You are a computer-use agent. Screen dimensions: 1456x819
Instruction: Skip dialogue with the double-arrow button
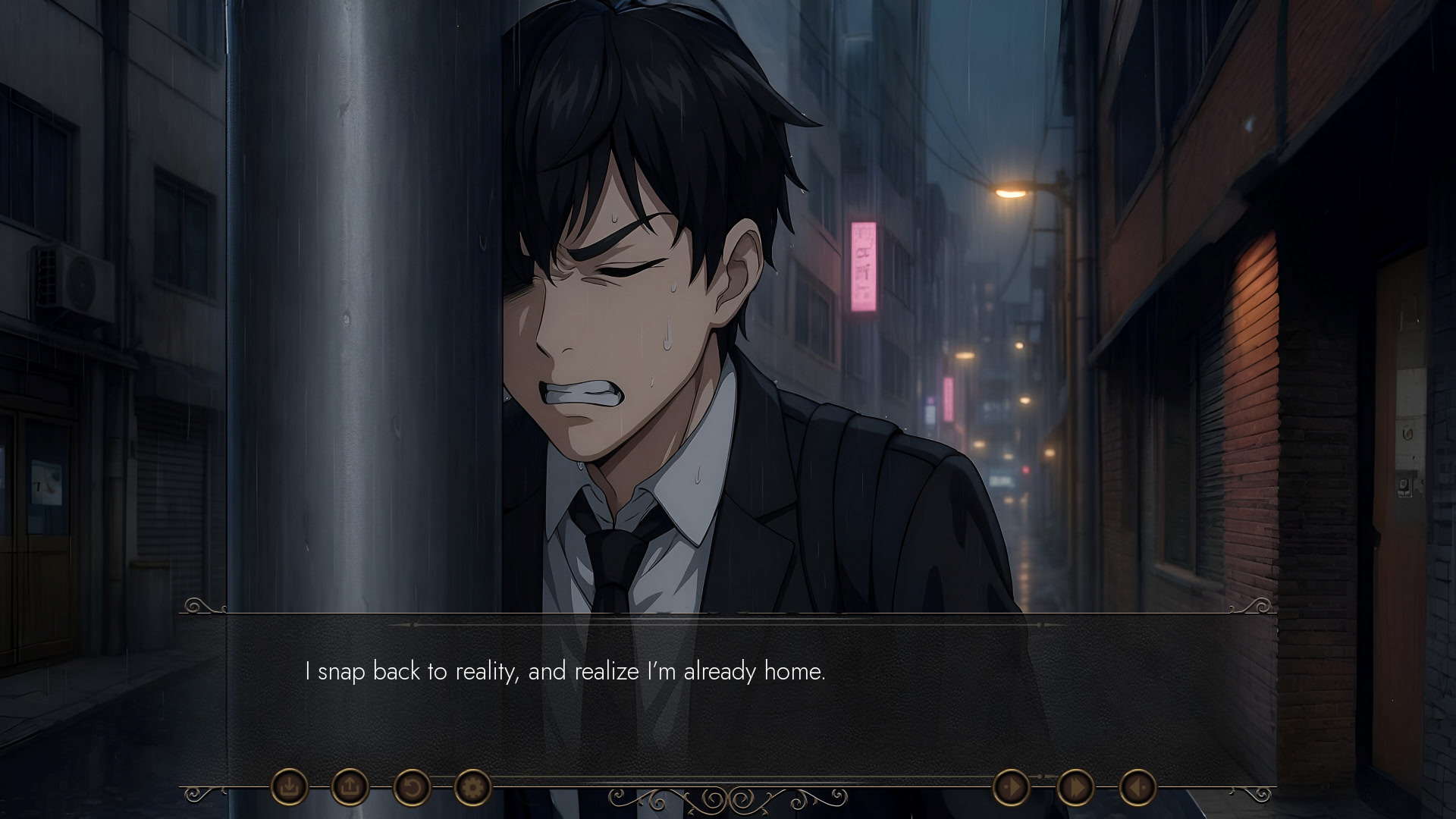(x=1075, y=787)
